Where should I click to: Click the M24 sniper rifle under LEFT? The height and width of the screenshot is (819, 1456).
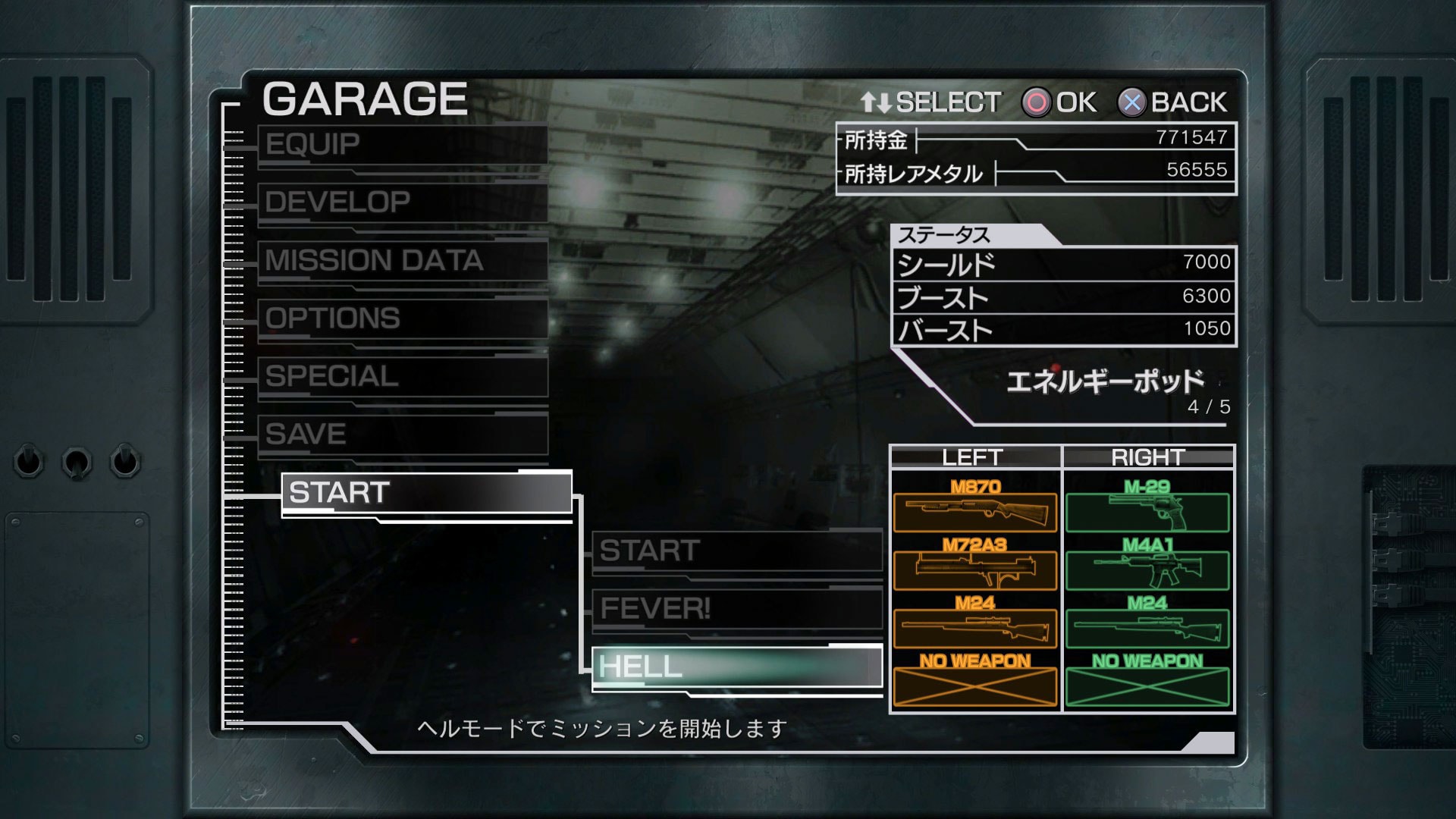point(974,628)
